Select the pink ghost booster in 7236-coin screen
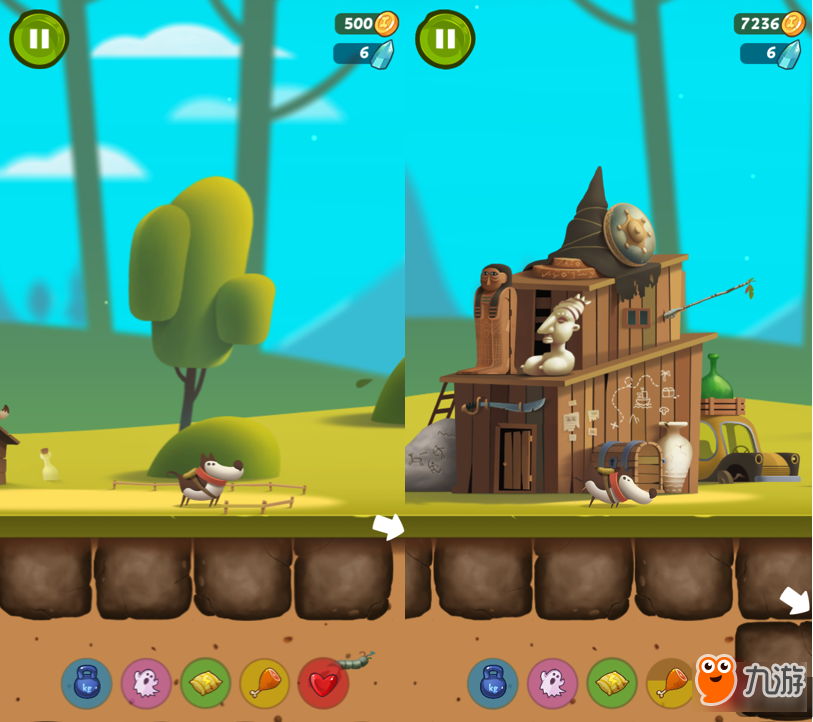The height and width of the screenshot is (722, 813). pos(552,683)
